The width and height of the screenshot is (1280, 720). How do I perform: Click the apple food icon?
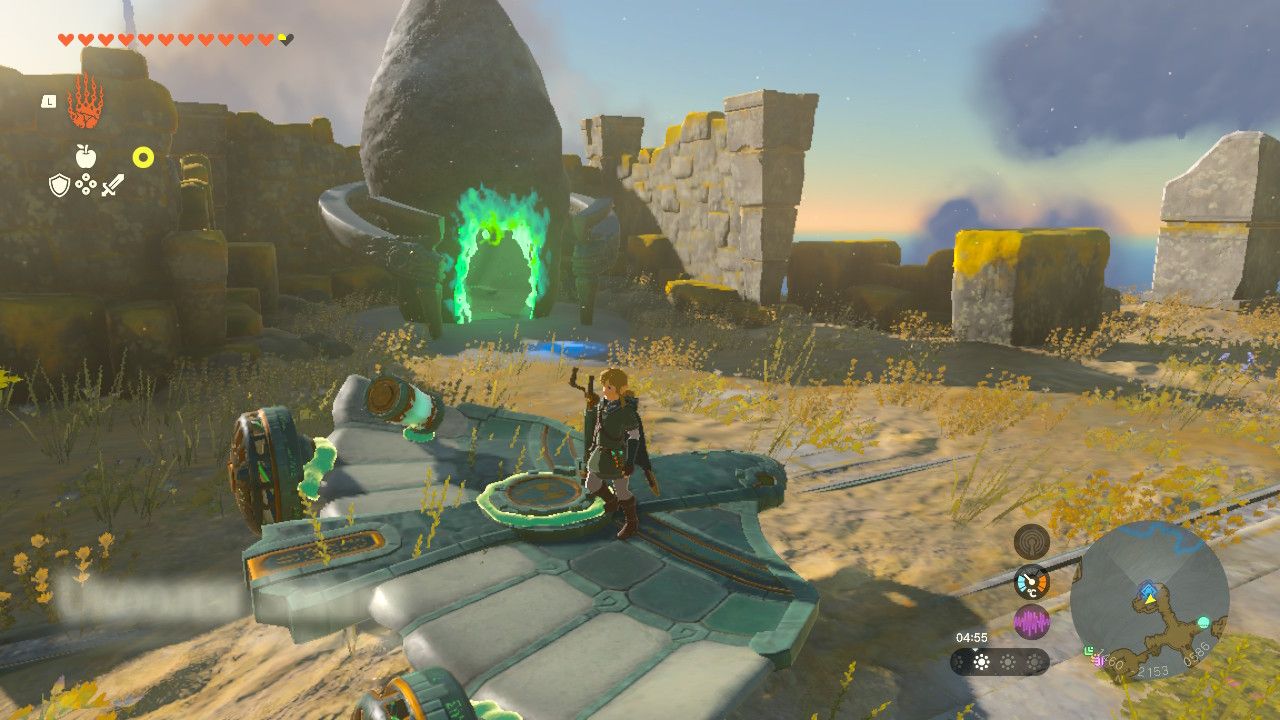(85, 156)
